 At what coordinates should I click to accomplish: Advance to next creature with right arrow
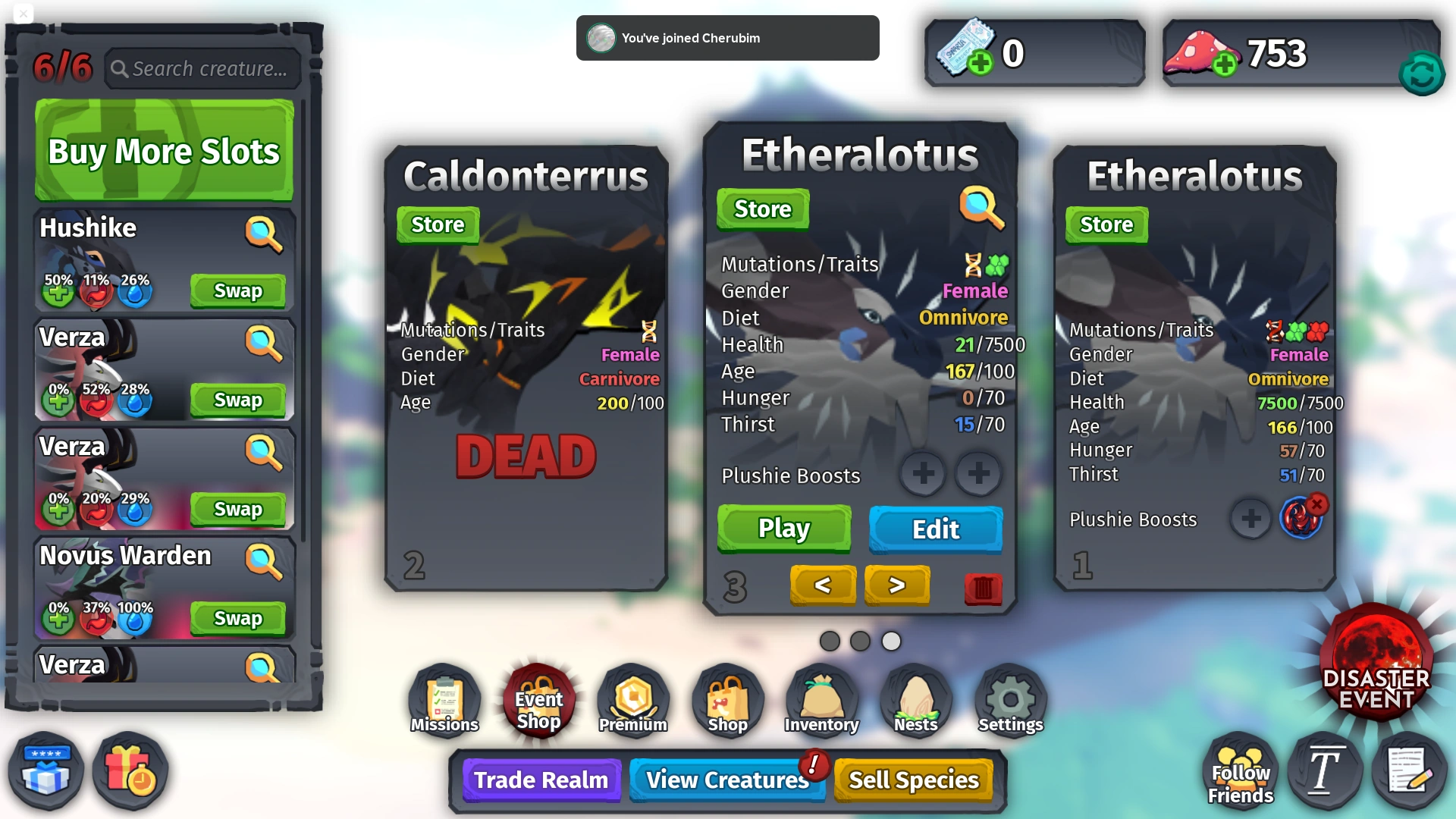click(896, 585)
